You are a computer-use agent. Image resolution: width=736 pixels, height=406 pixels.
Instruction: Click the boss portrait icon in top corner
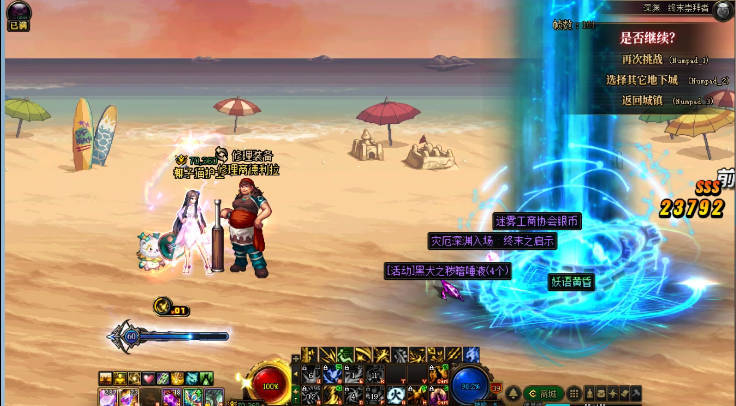point(724,9)
